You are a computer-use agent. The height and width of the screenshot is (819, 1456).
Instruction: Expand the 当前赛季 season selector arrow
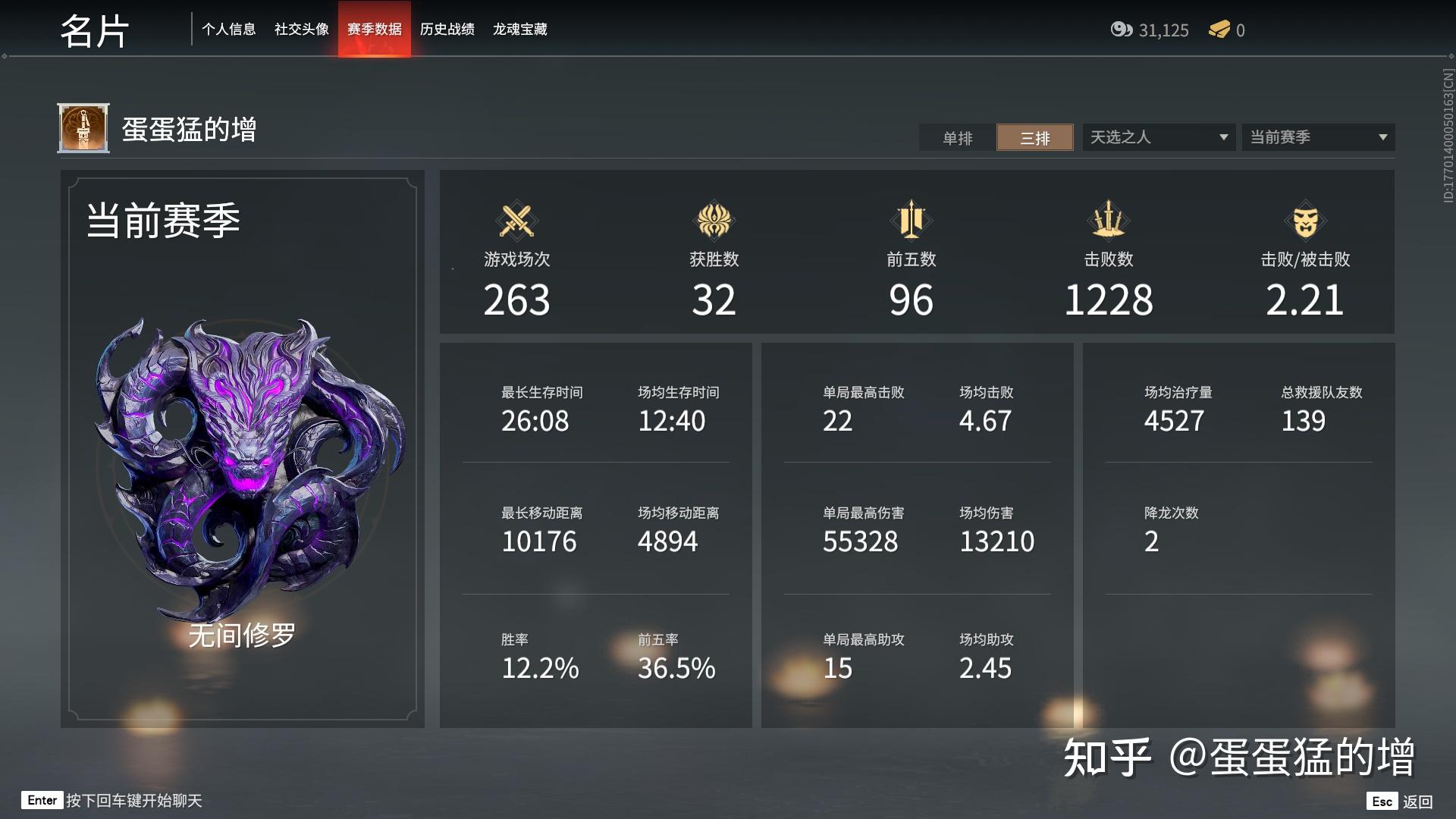click(x=1382, y=137)
